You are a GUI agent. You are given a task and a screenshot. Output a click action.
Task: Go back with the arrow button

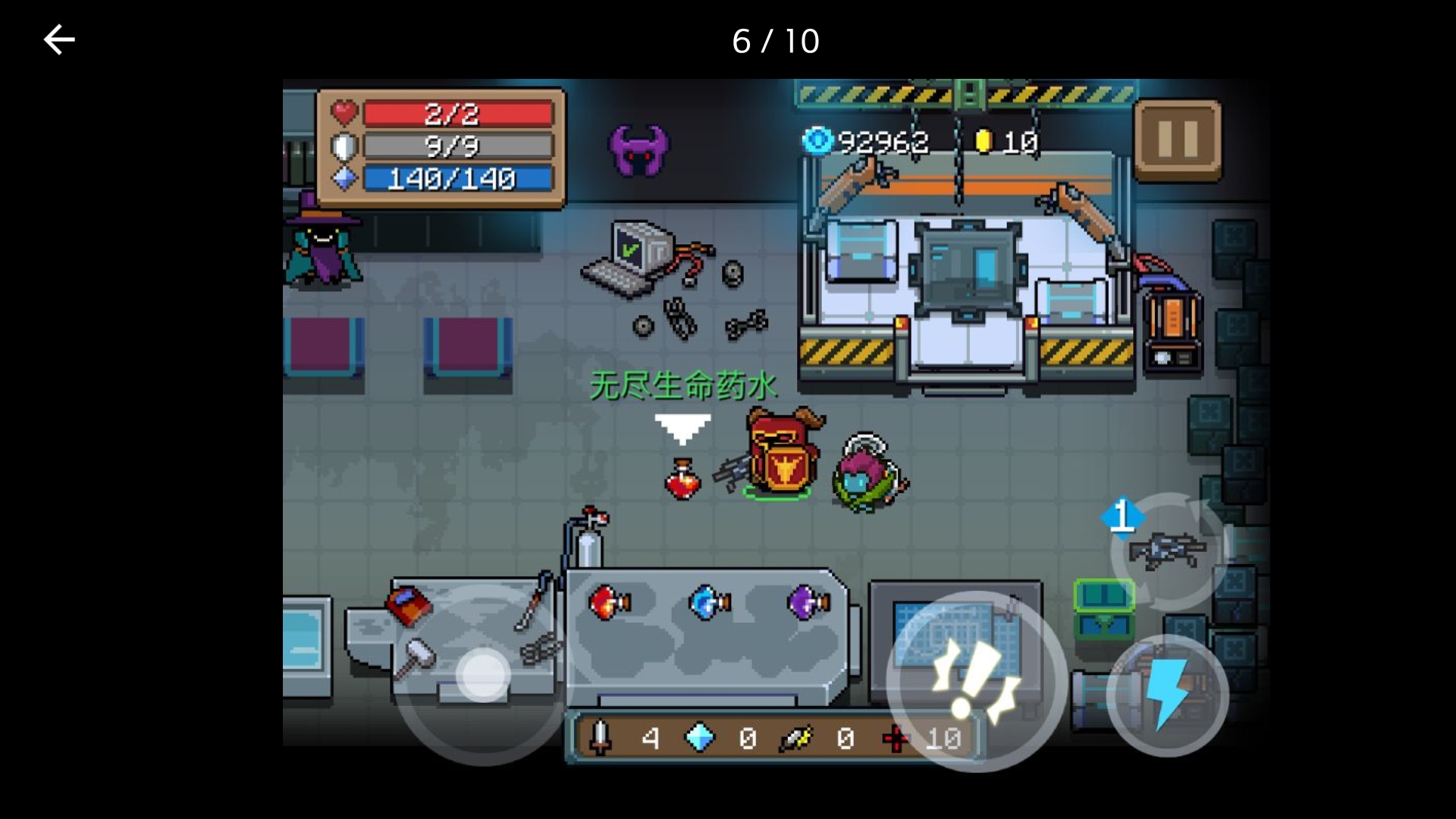click(59, 40)
